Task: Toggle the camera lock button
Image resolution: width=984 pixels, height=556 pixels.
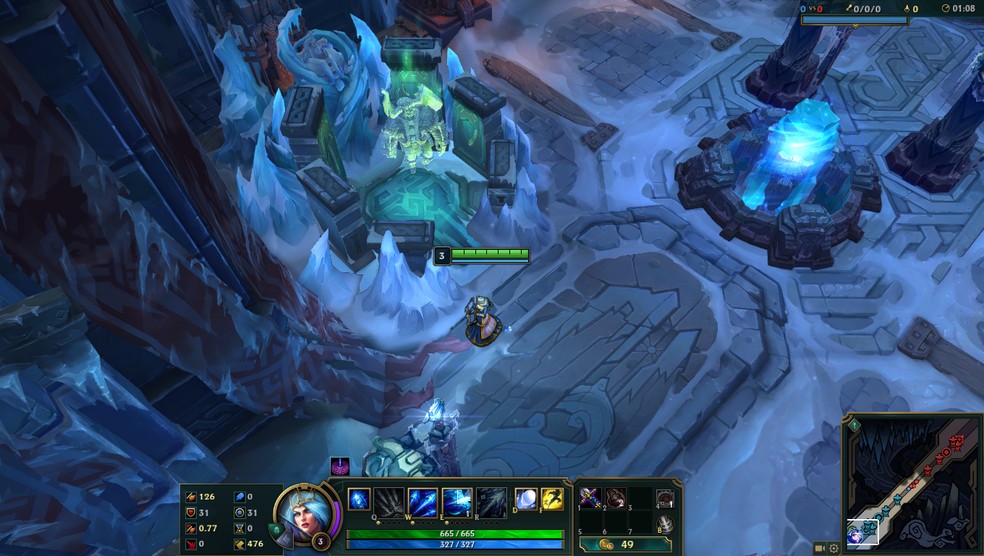Action: click(x=820, y=548)
